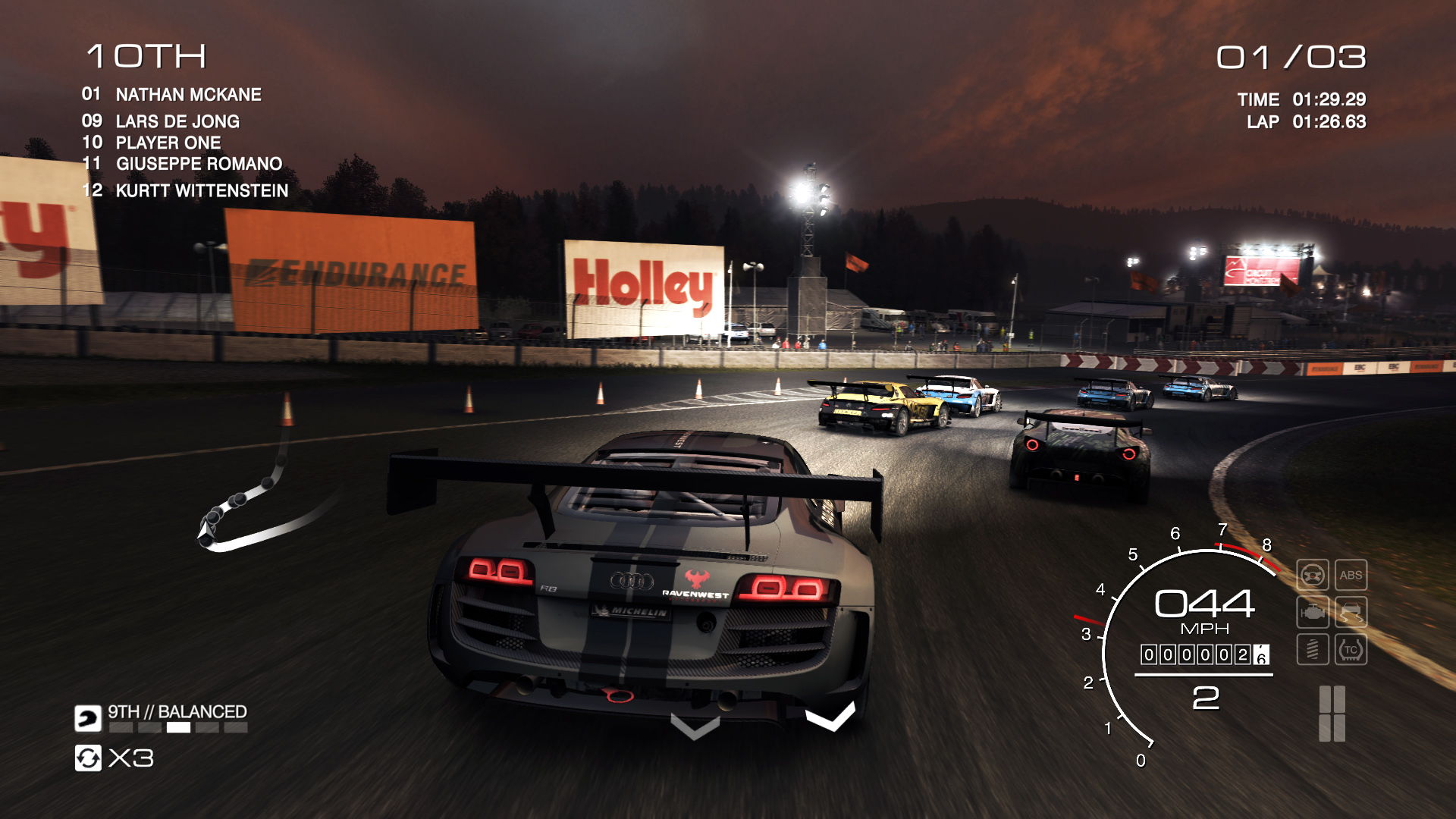
Task: Toggle the traction control indicator
Action: coord(1351,648)
